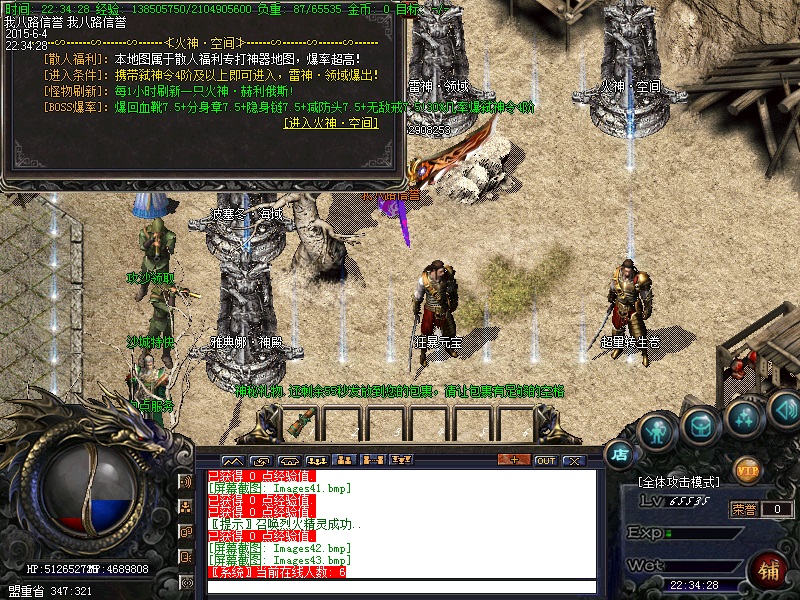This screenshot has width=800, height=600.
Task: Open the character figure round icon
Action: tap(657, 432)
